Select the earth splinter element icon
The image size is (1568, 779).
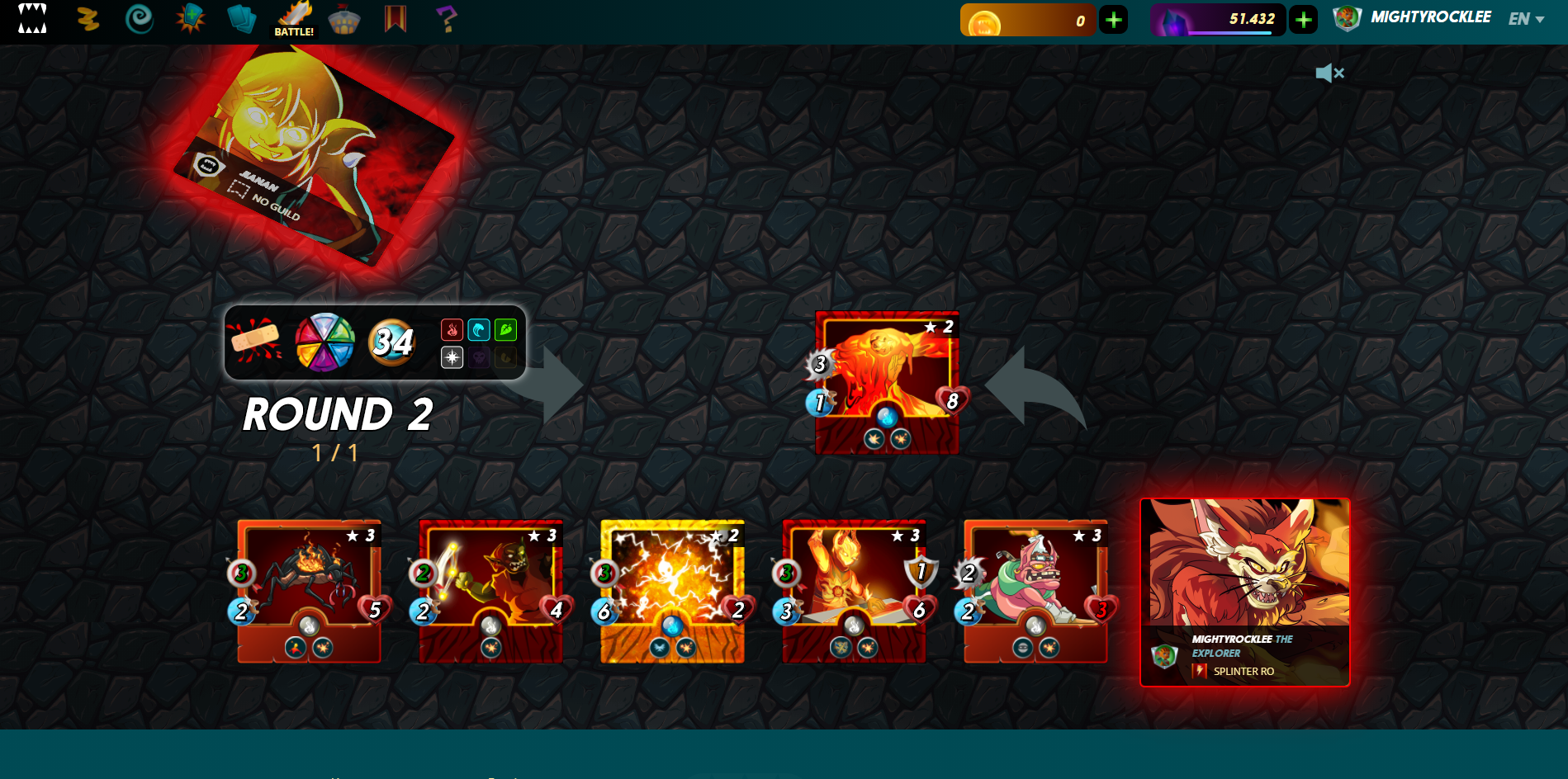click(506, 329)
